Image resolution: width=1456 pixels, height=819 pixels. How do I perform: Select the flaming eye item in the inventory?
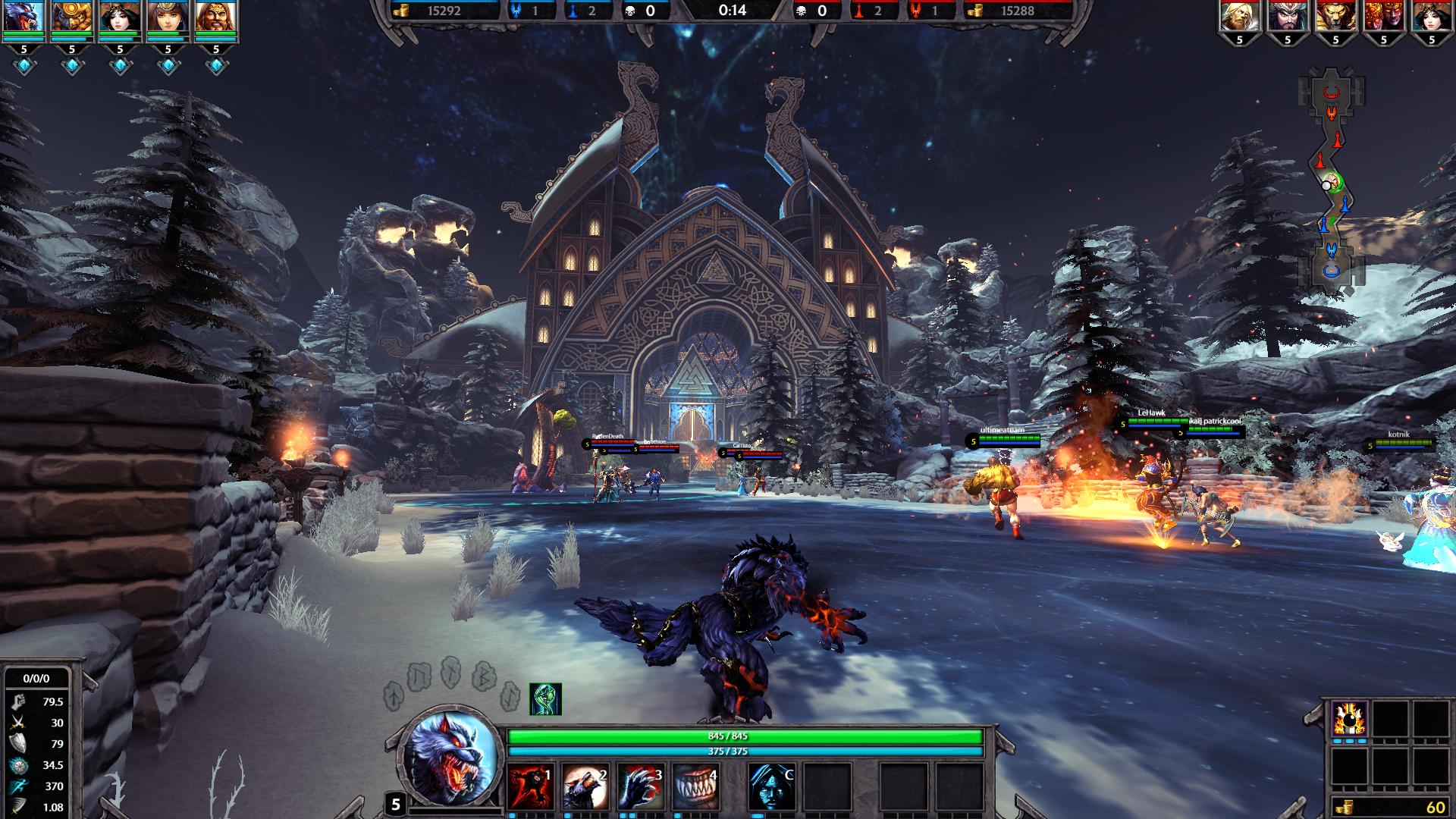click(x=1350, y=718)
